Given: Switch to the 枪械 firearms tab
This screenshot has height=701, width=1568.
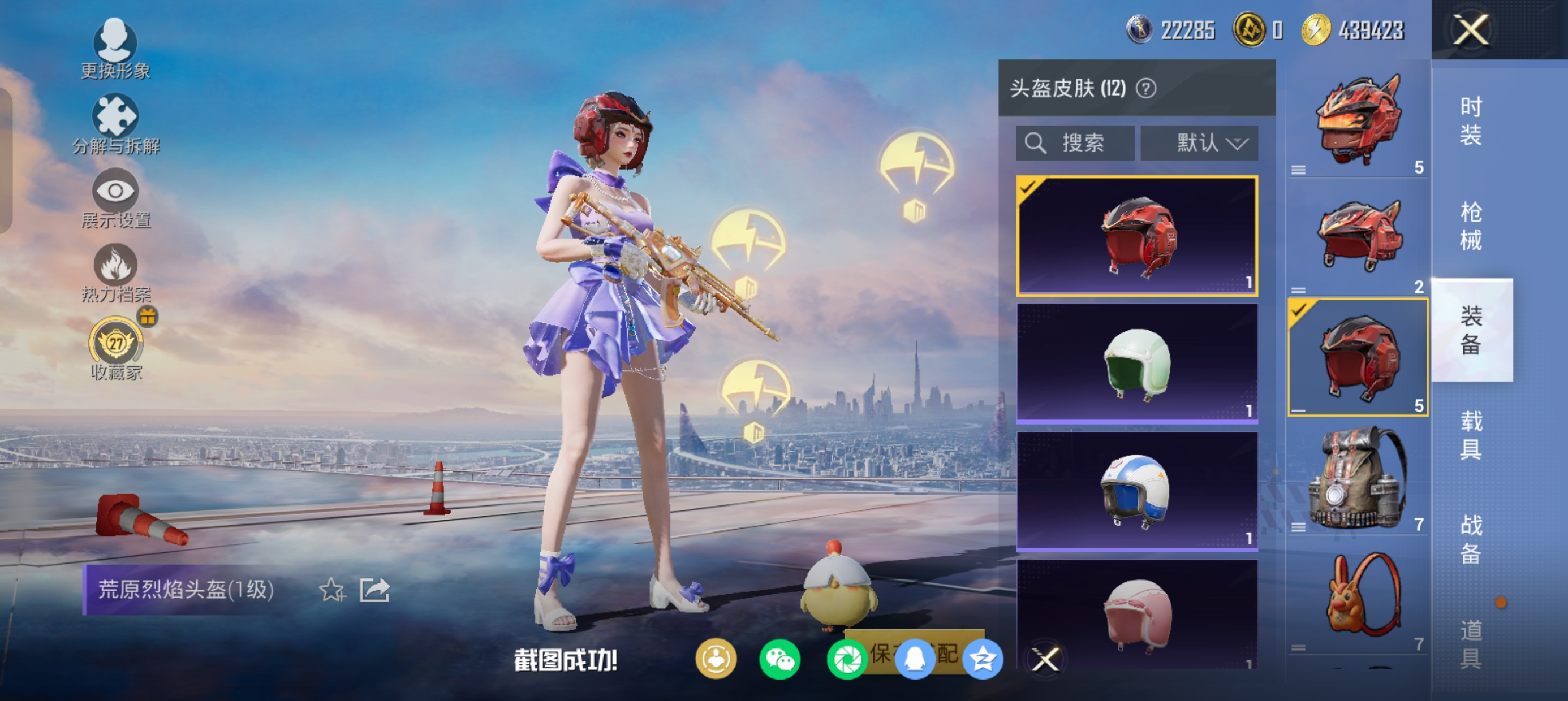Looking at the screenshot, I should tap(1471, 226).
